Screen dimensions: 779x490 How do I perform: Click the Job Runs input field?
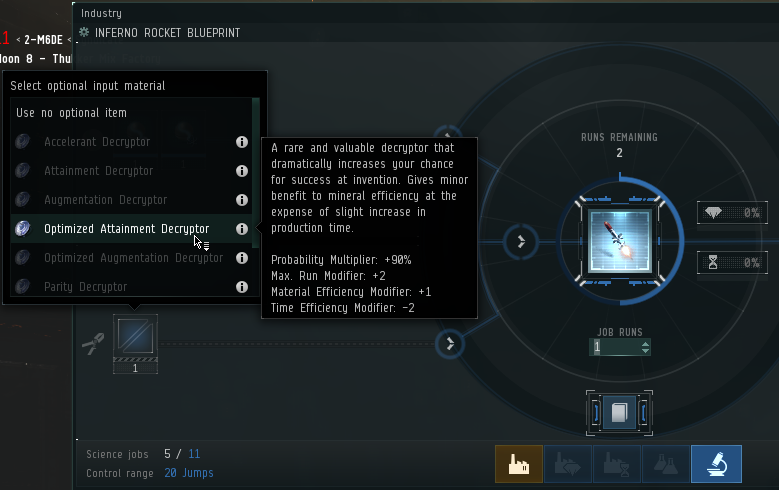point(613,347)
